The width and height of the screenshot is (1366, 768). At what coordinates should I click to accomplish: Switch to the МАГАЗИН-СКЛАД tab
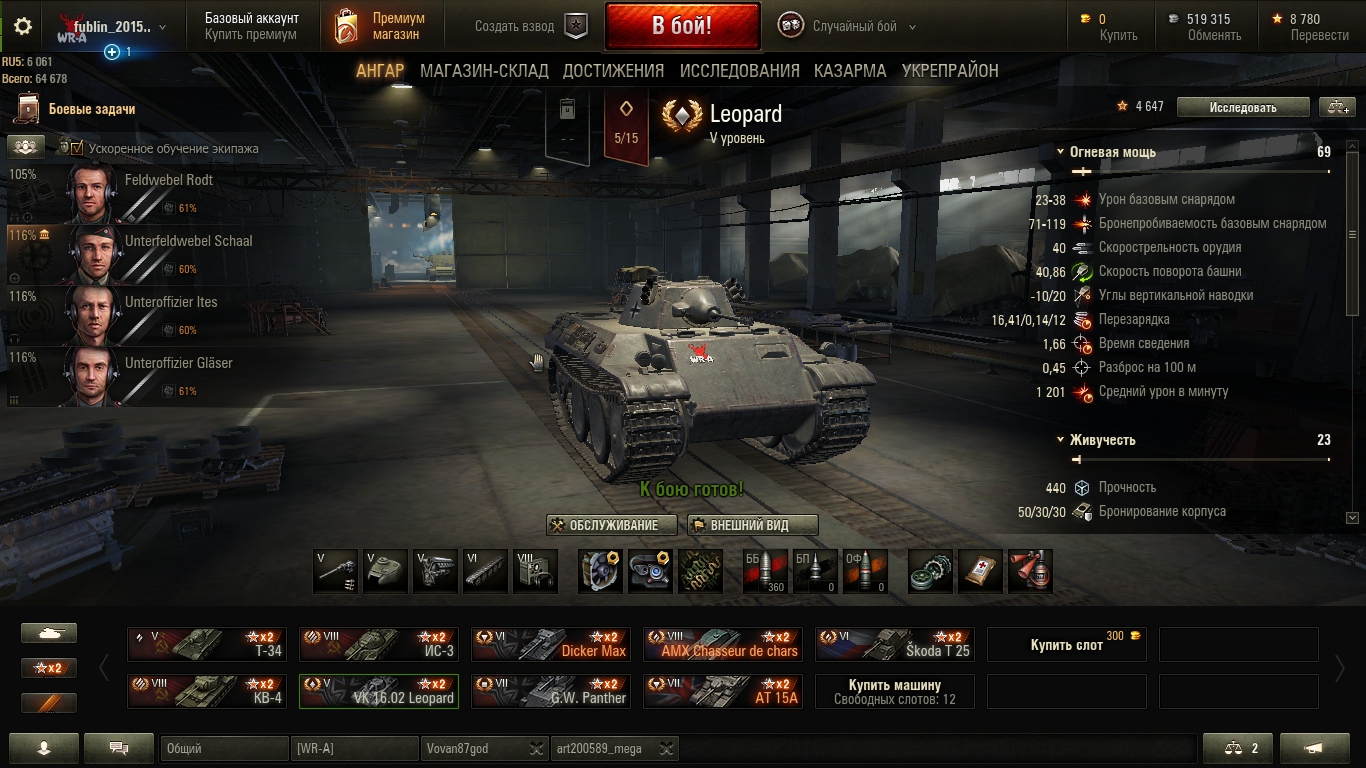click(484, 71)
